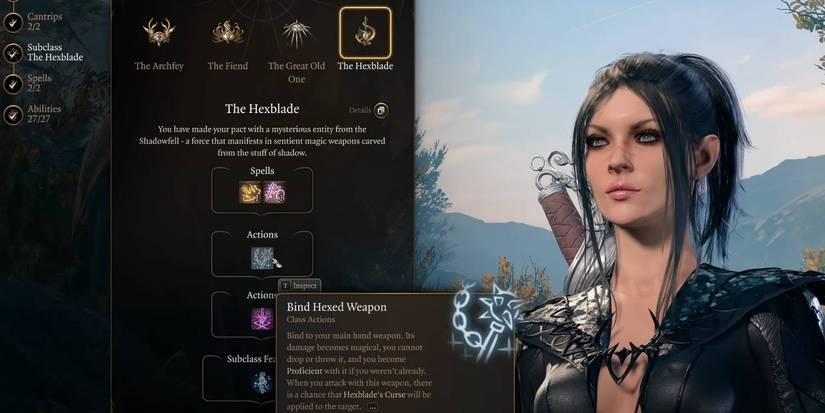
Task: Select the Bind Hexed Weapon action icon
Action: tap(262, 257)
